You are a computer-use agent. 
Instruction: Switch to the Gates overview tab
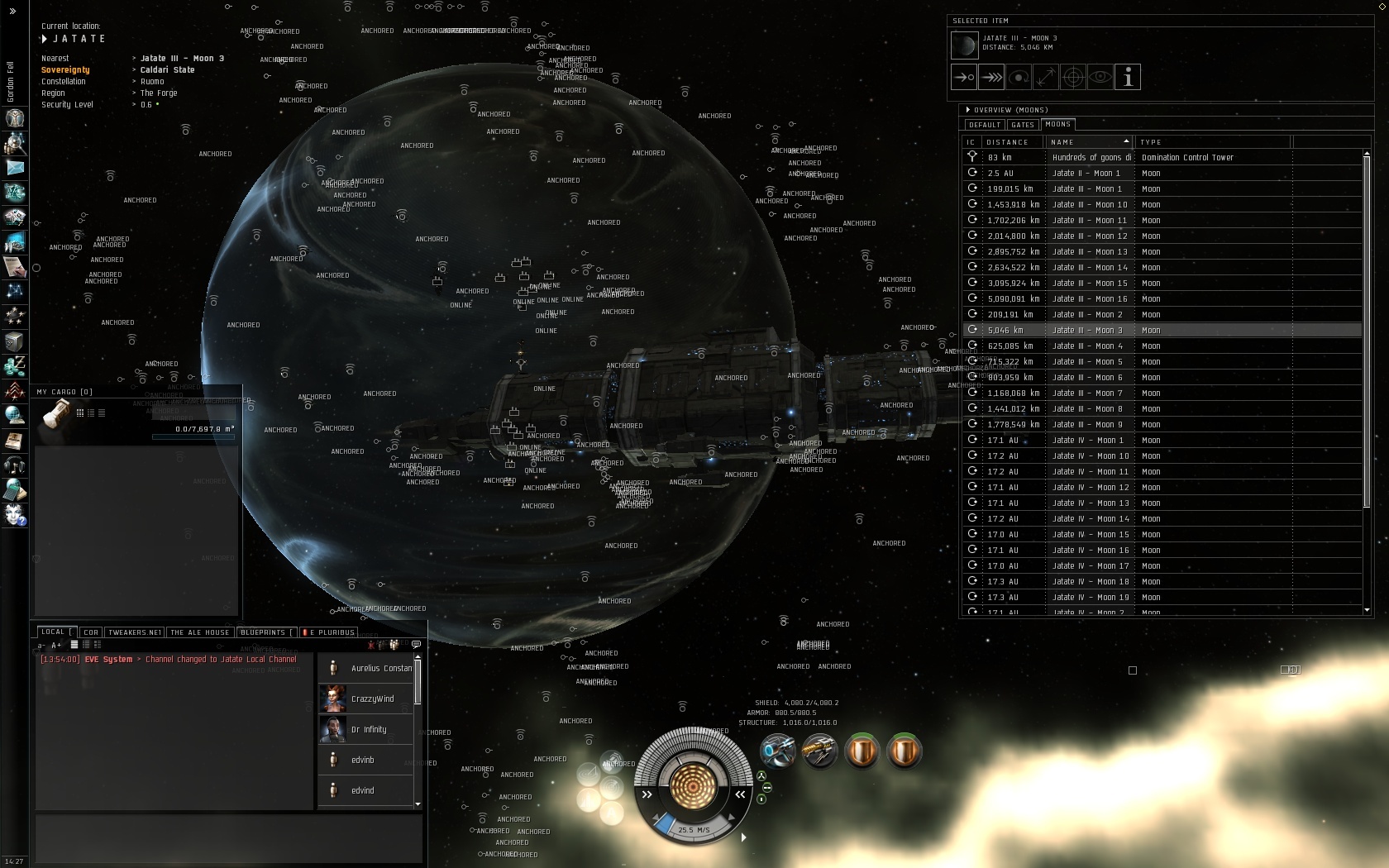(1023, 125)
